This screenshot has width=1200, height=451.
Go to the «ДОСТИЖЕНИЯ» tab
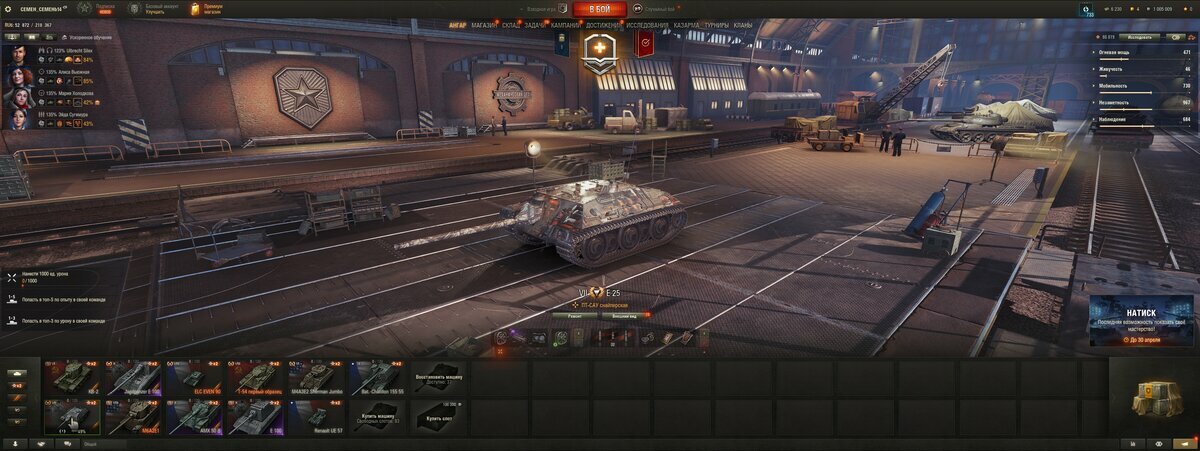coord(603,24)
